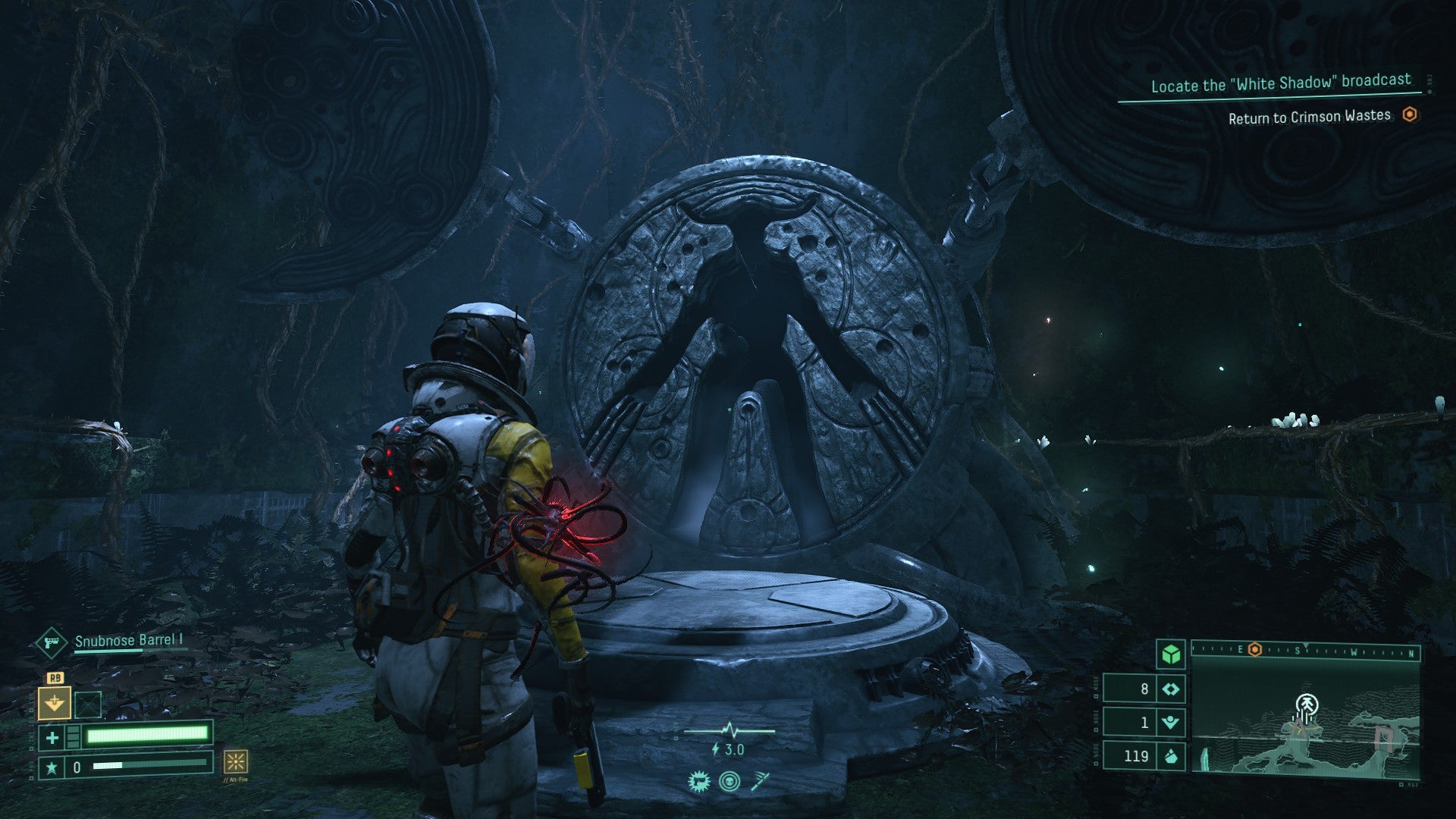Select the skull target trait icon
This screenshot has height=819, width=1456.
pos(730,780)
